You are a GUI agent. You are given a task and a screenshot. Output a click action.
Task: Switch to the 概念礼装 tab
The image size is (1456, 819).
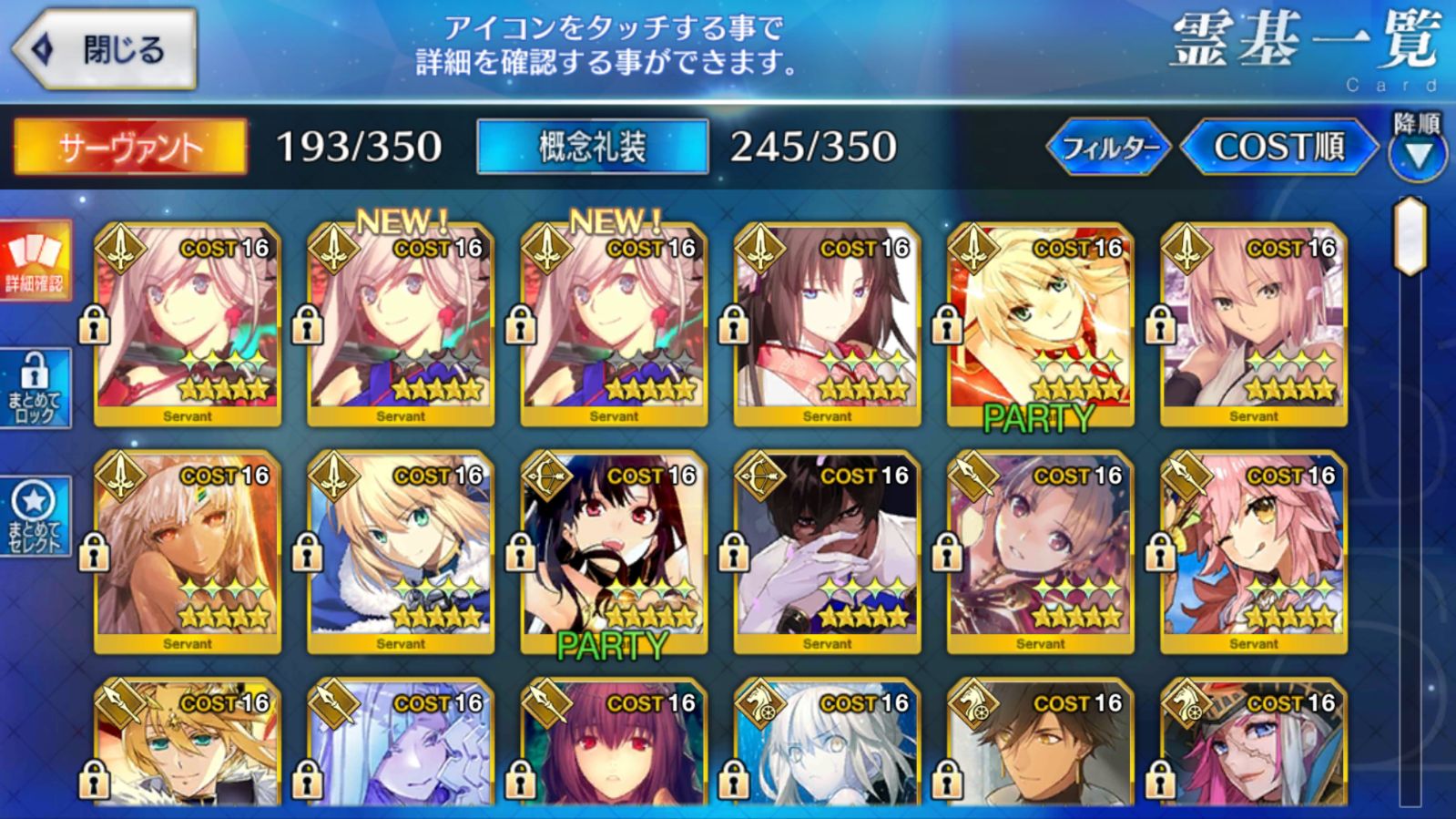(592, 147)
